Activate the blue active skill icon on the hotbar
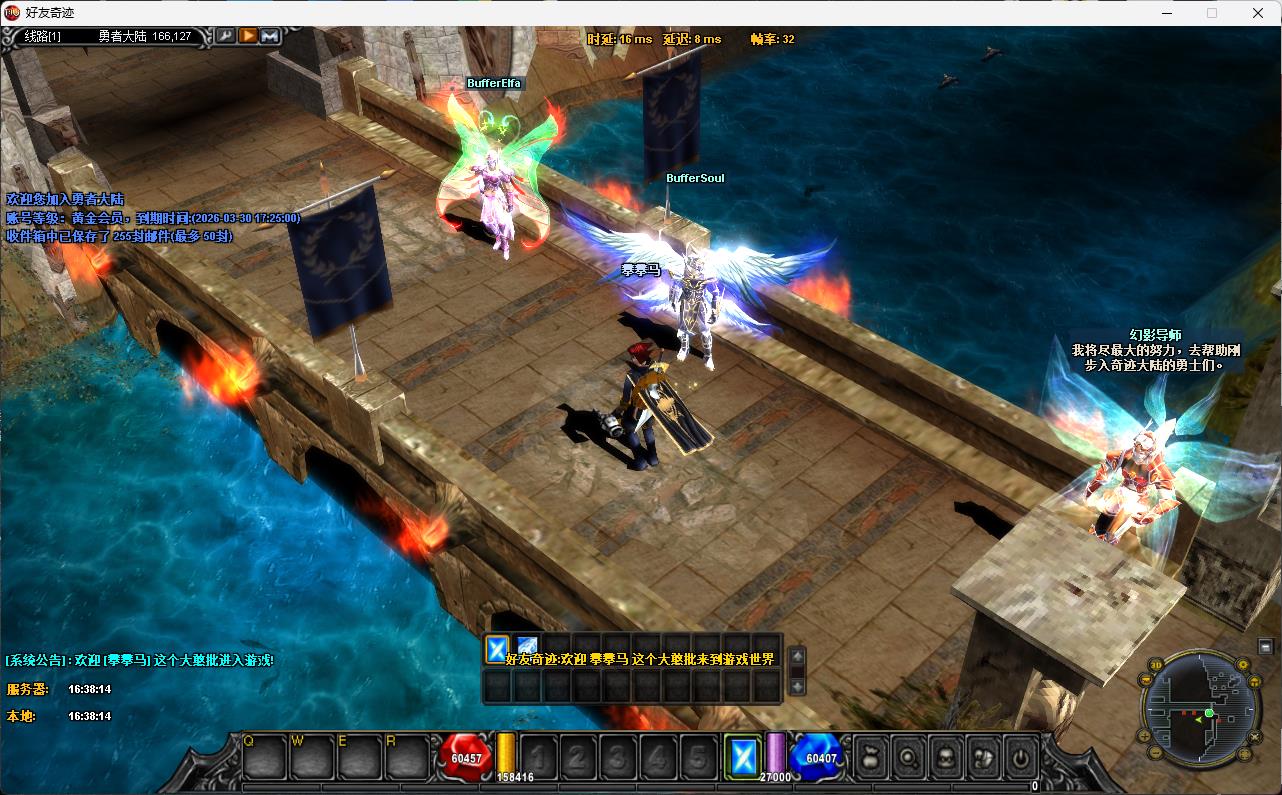Screen dimensions: 1282x795 742,757
